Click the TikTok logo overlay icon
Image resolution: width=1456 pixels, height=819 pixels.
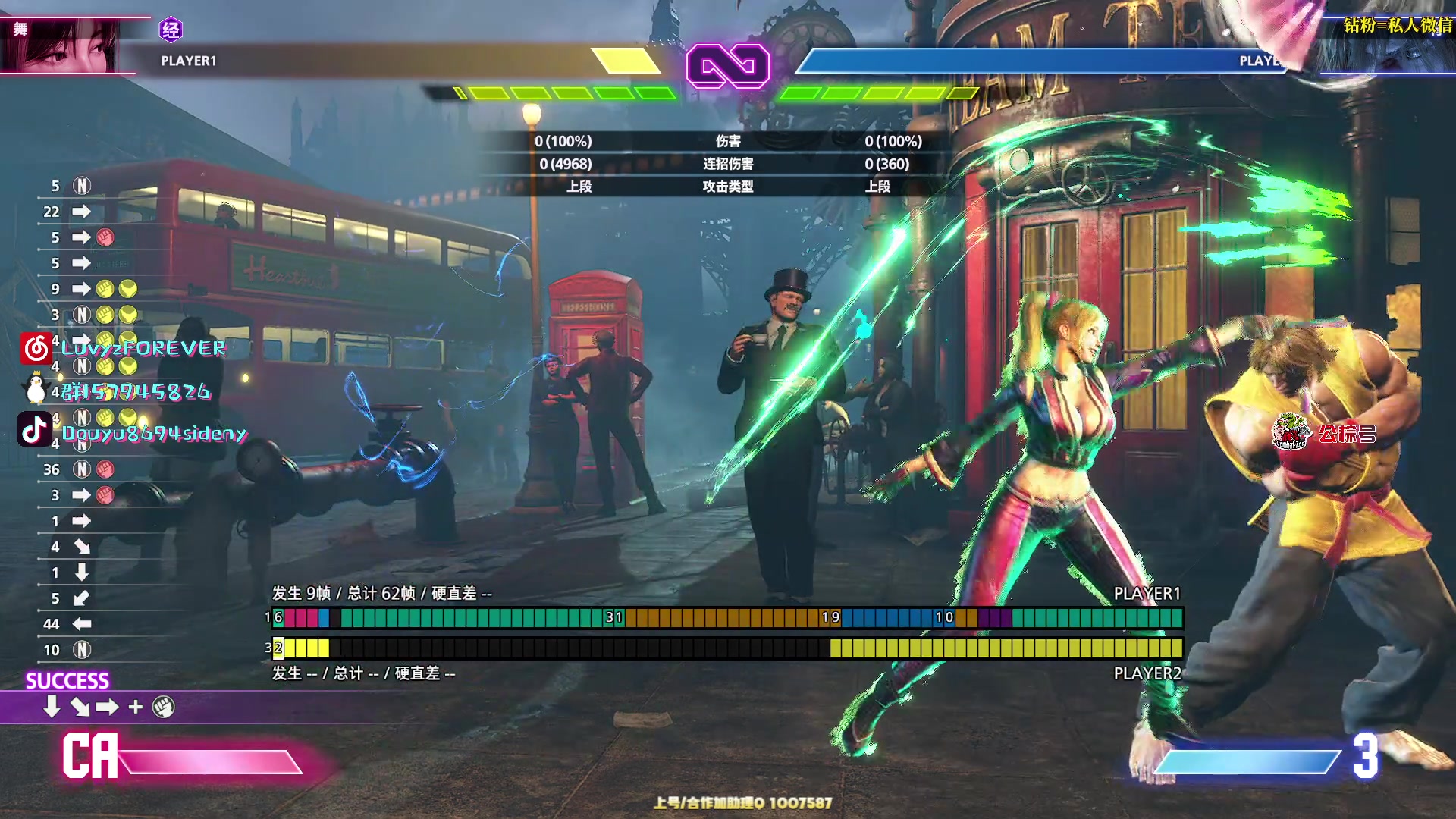pyautogui.click(x=35, y=430)
